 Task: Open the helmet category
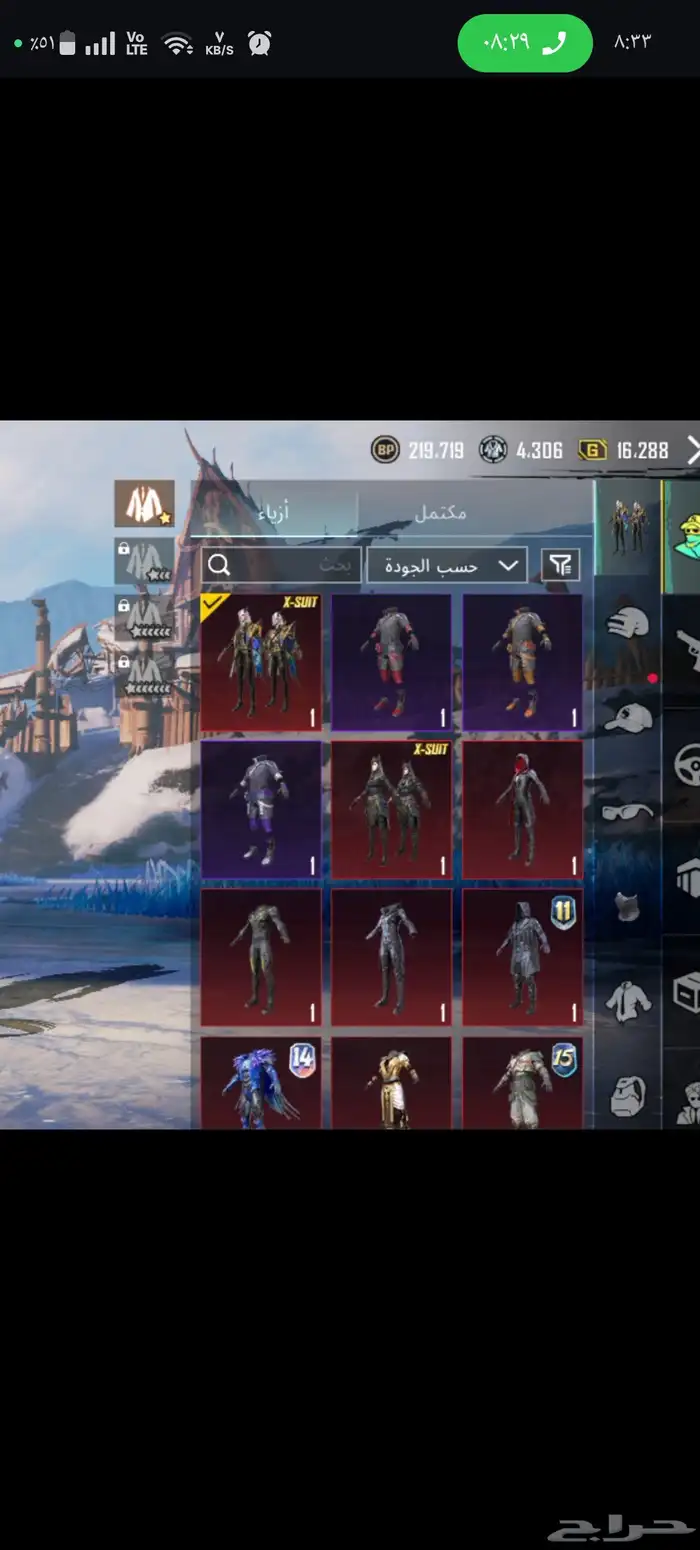point(628,623)
